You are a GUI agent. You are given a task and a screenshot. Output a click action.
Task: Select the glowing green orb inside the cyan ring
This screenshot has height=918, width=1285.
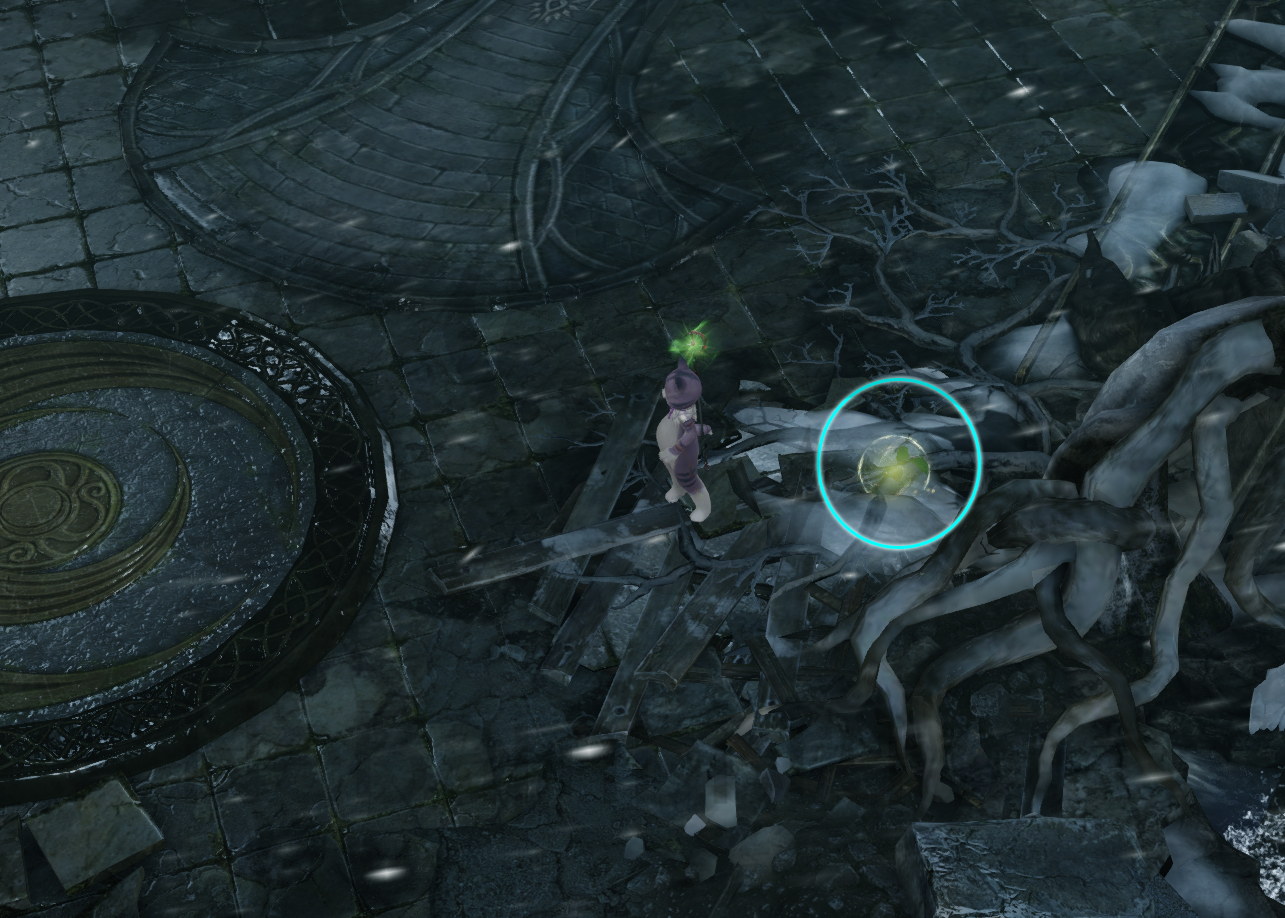click(x=891, y=466)
